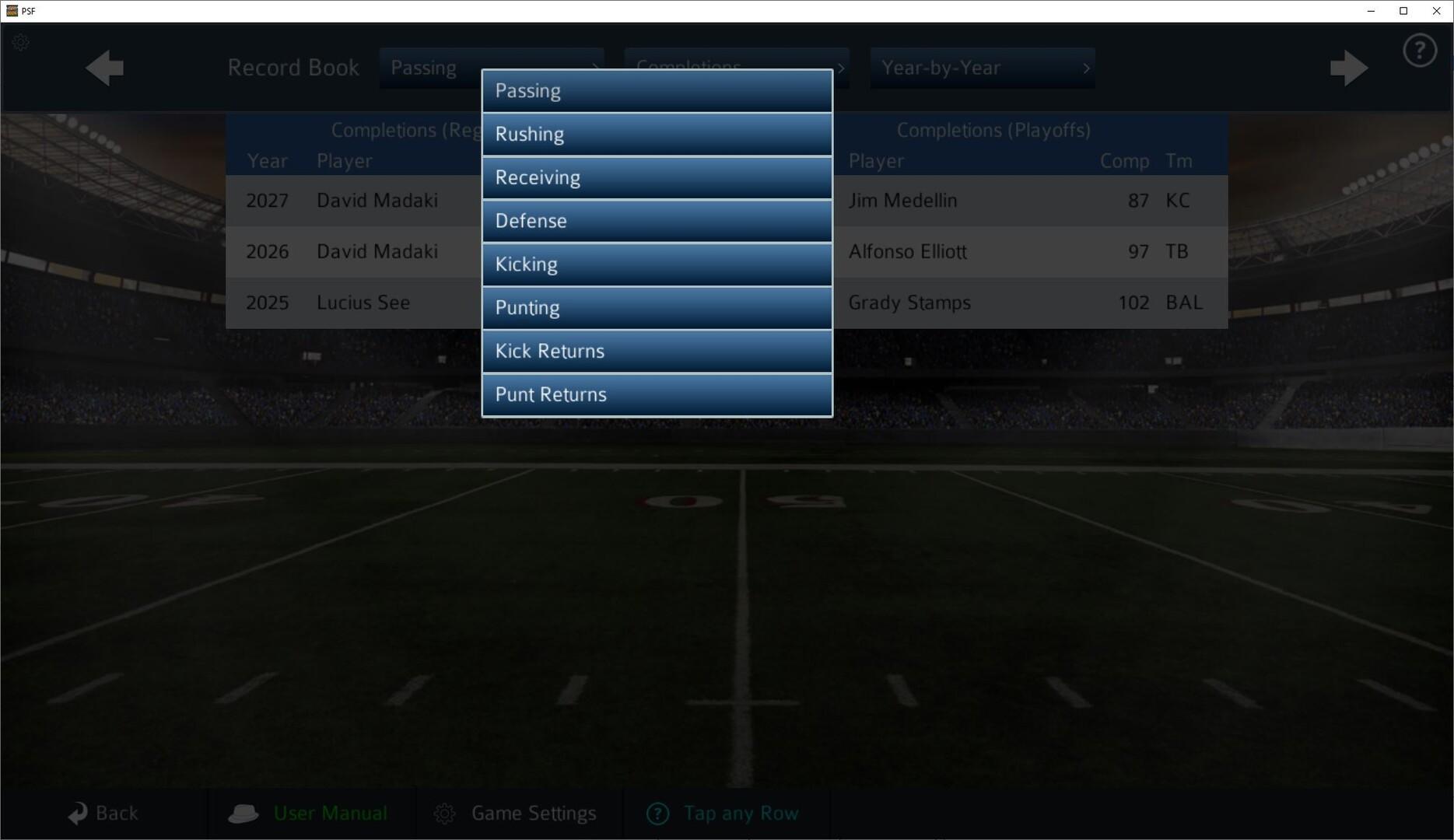Click the left navigation arrow beside Record Book
Viewport: 1454px width, 840px height.
pos(104,68)
